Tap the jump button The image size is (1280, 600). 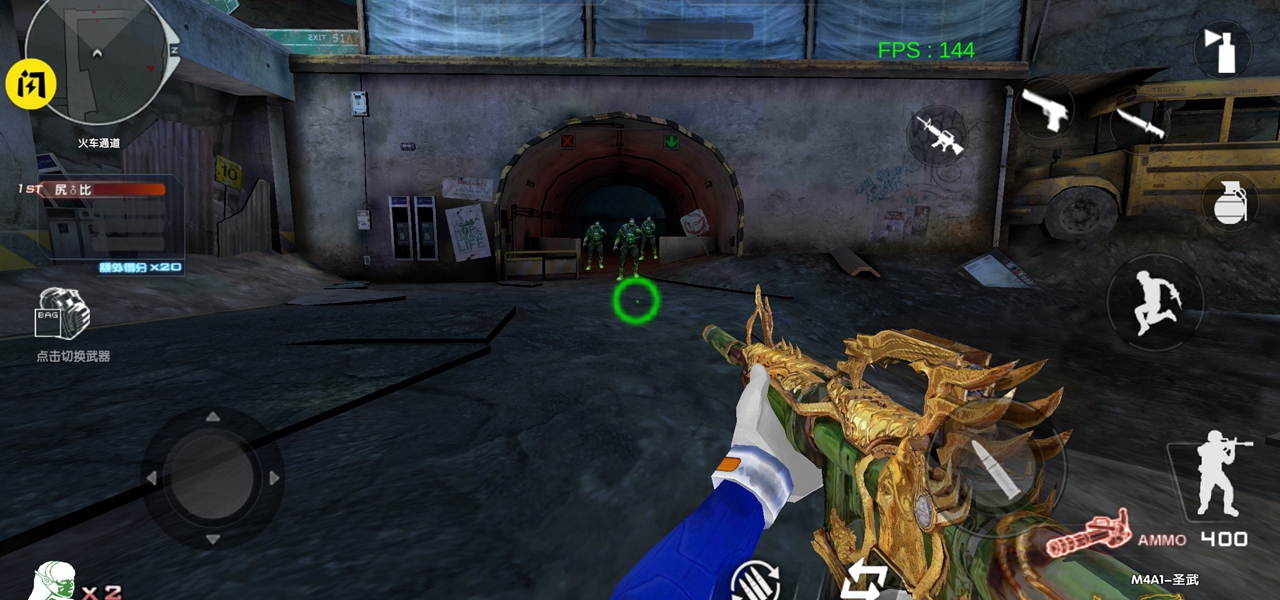[x=1155, y=301]
